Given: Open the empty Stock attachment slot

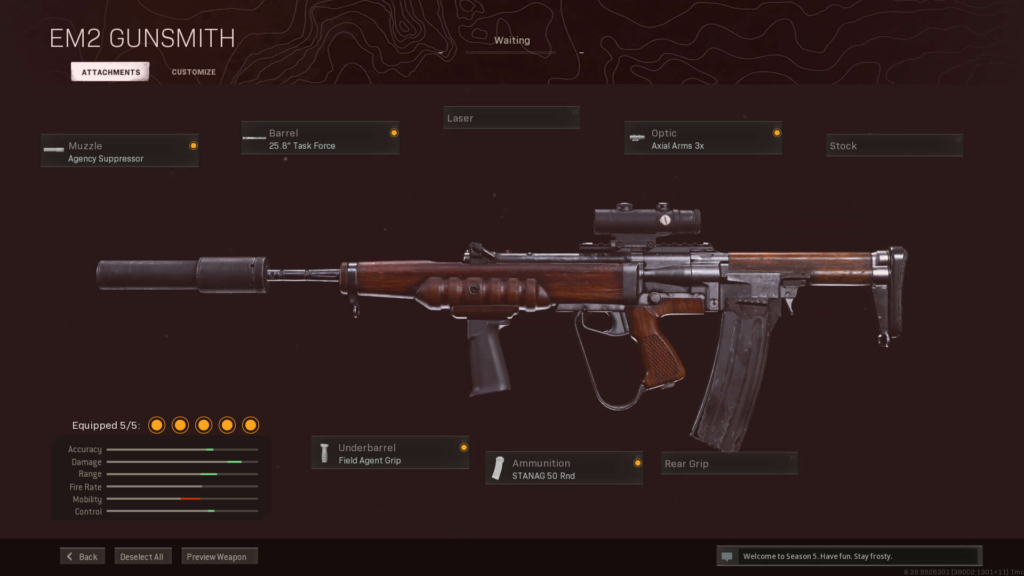Looking at the screenshot, I should (x=894, y=146).
